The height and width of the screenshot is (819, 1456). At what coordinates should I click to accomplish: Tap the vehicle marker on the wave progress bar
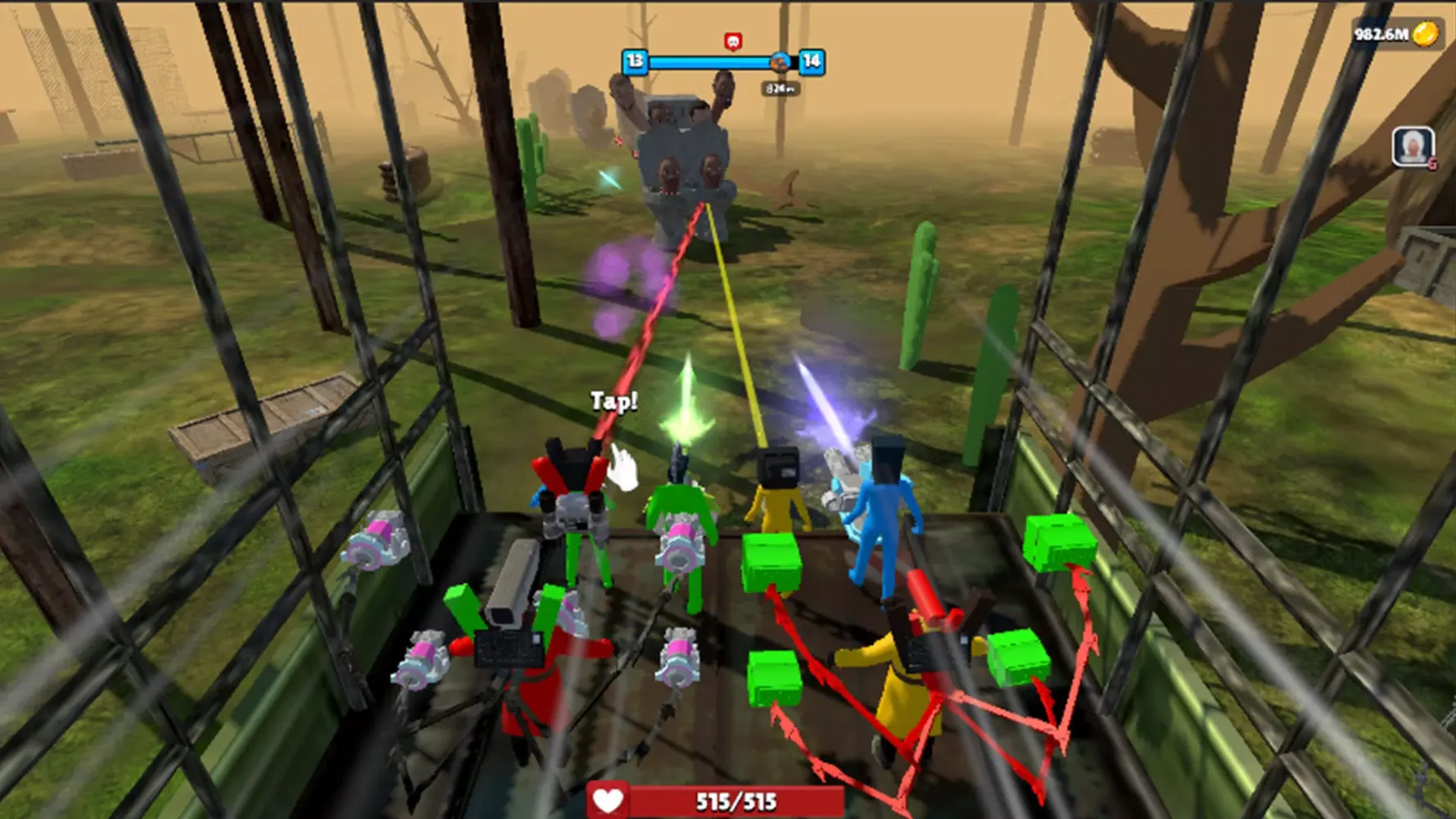[778, 62]
